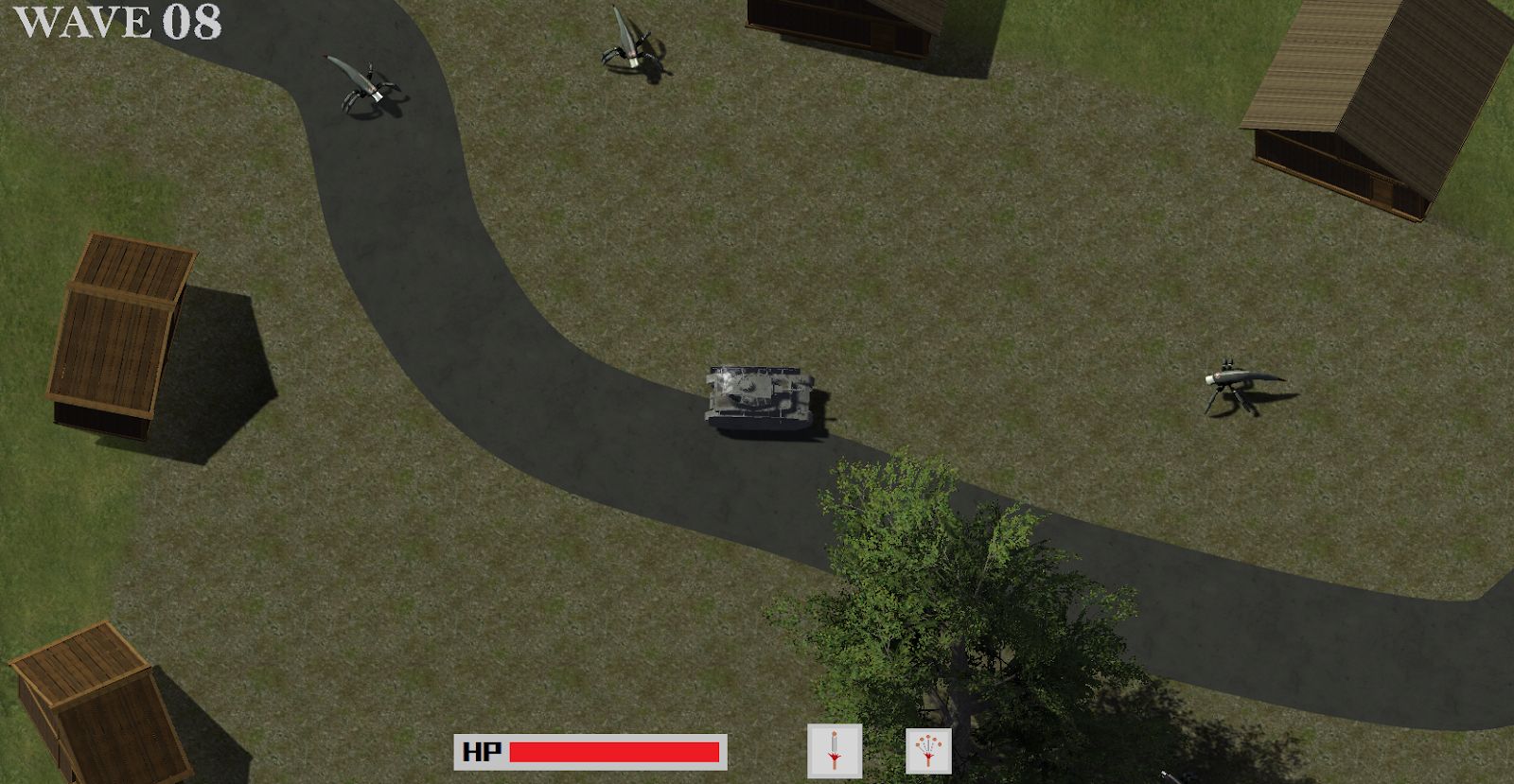Select the single-shot cannon weapon icon

point(834,751)
